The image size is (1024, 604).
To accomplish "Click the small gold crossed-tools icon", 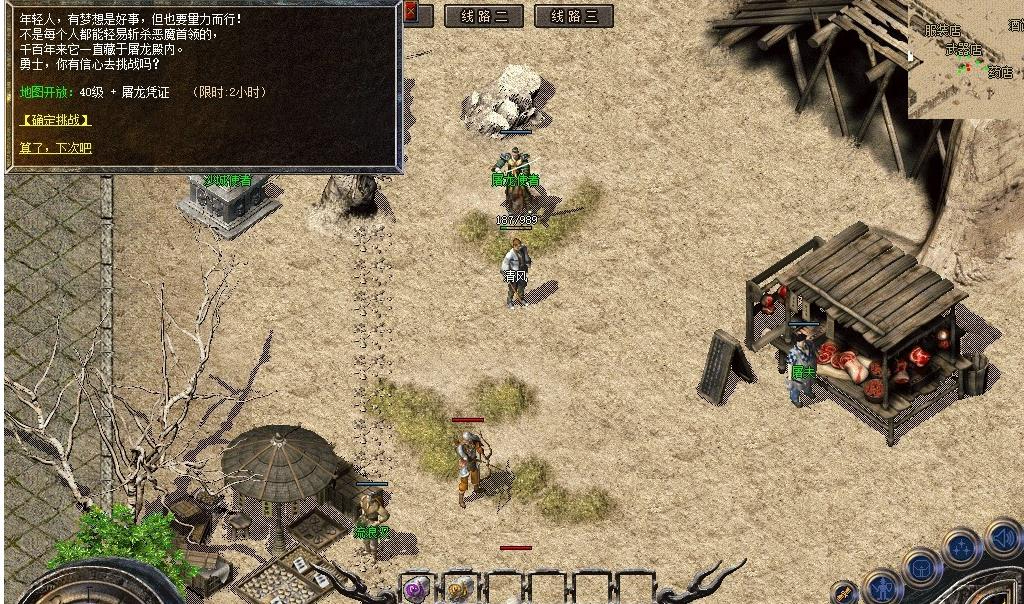I will click(x=845, y=594).
